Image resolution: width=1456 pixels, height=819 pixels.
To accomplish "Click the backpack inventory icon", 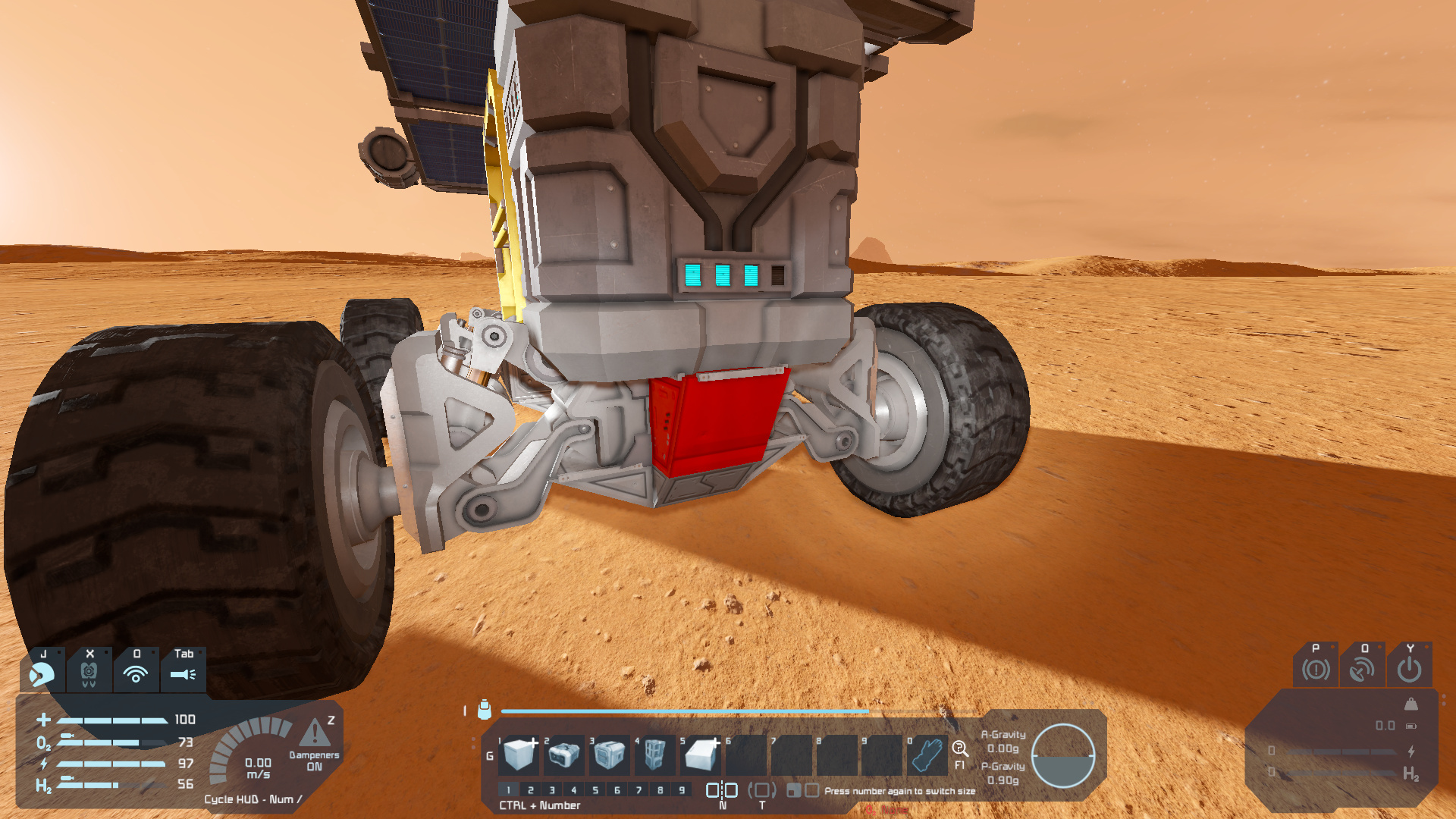I will click(485, 710).
